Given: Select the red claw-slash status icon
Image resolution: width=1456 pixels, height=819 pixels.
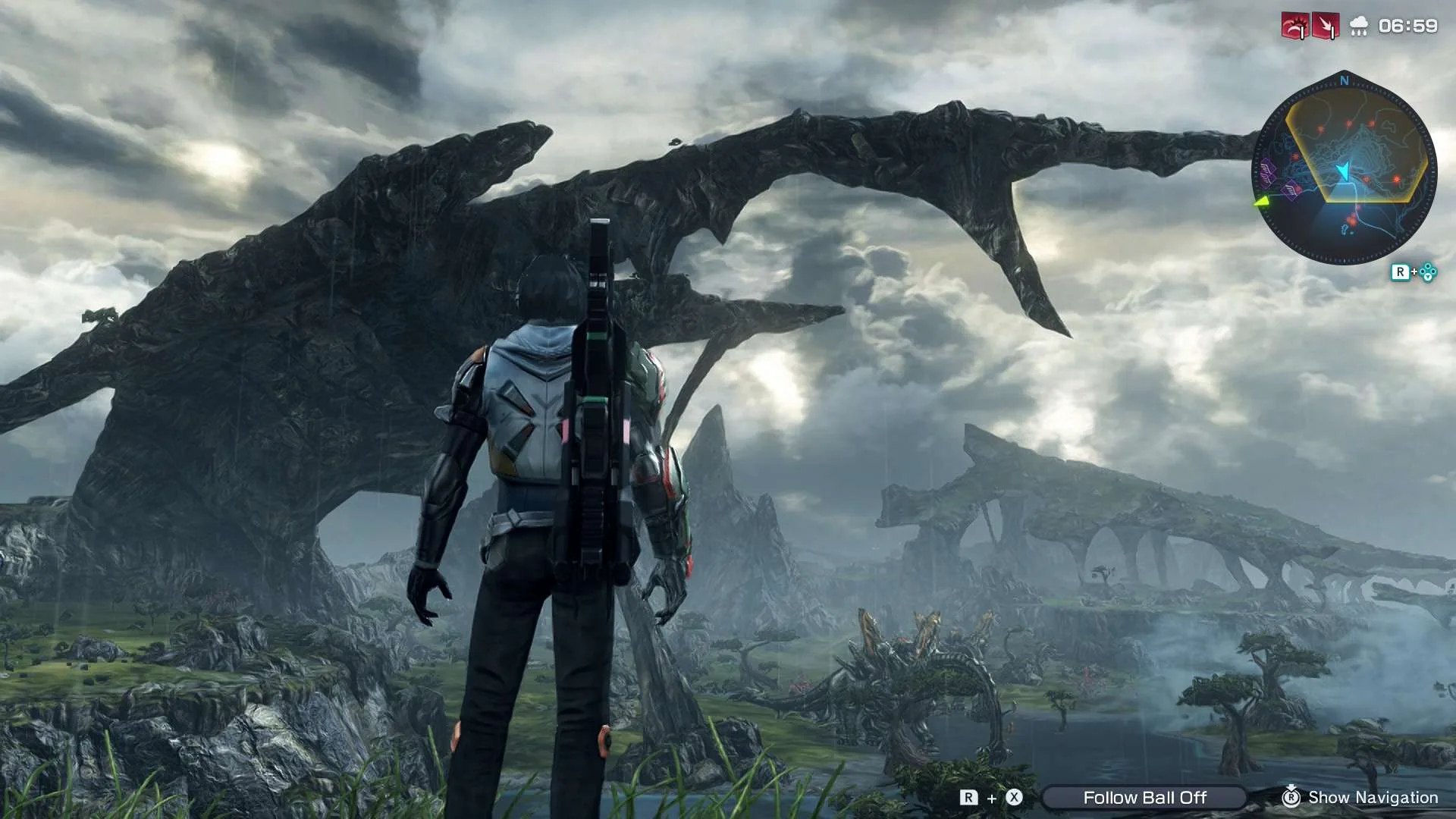Looking at the screenshot, I should click(1294, 27).
